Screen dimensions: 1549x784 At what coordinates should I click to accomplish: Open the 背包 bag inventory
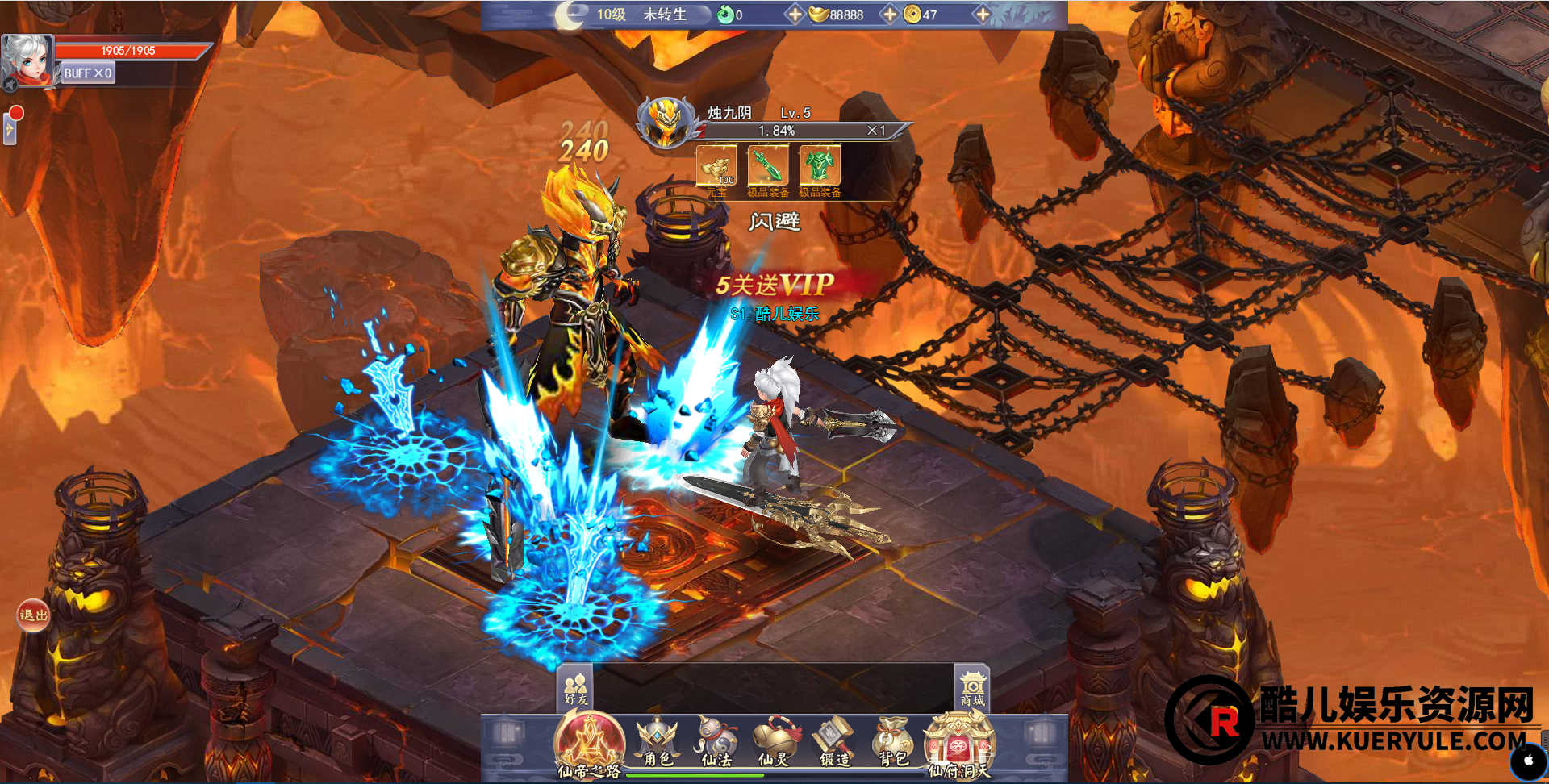[892, 742]
